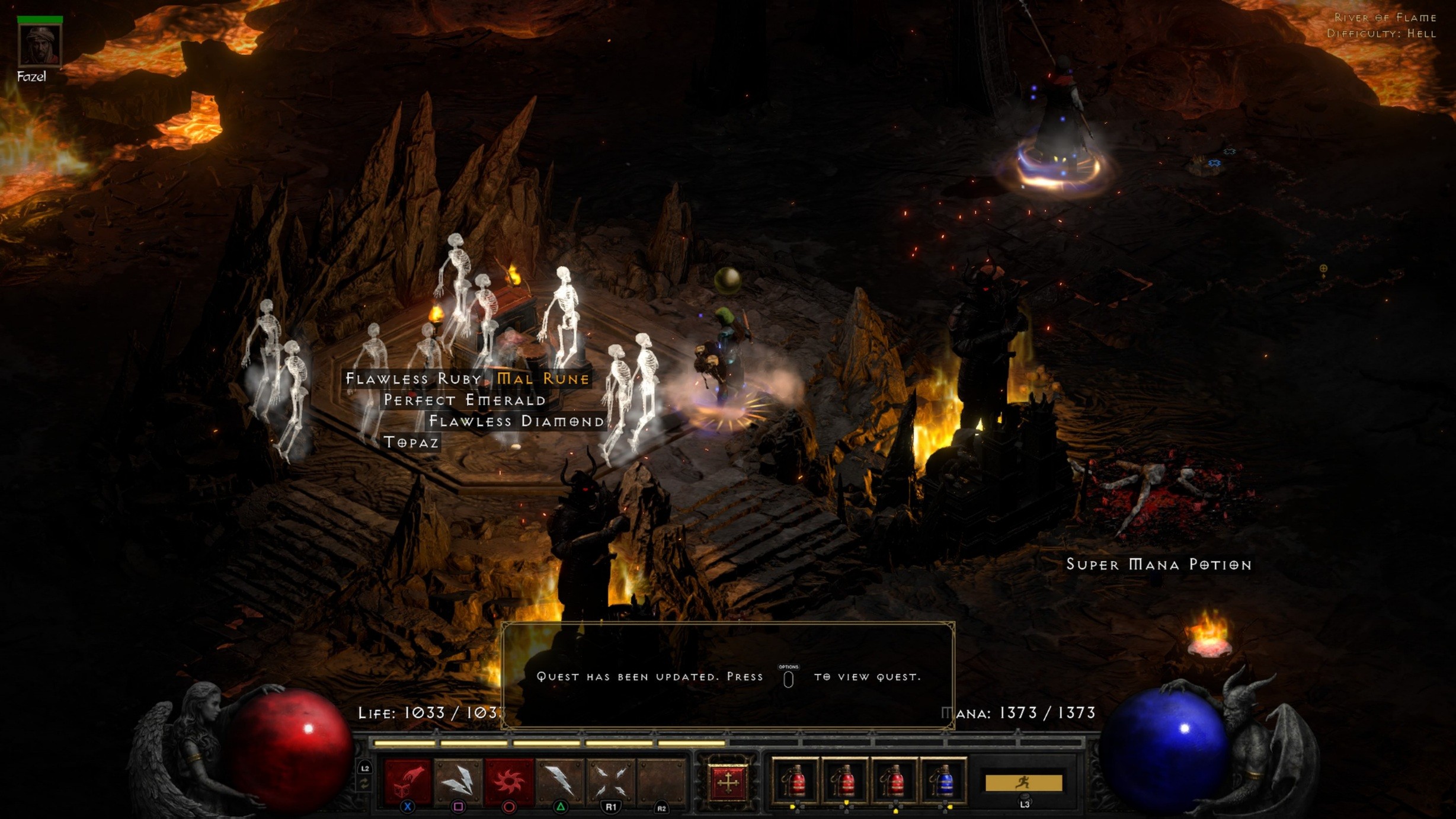
Task: Activate the triple lightning bolts skill
Action: coord(458,780)
